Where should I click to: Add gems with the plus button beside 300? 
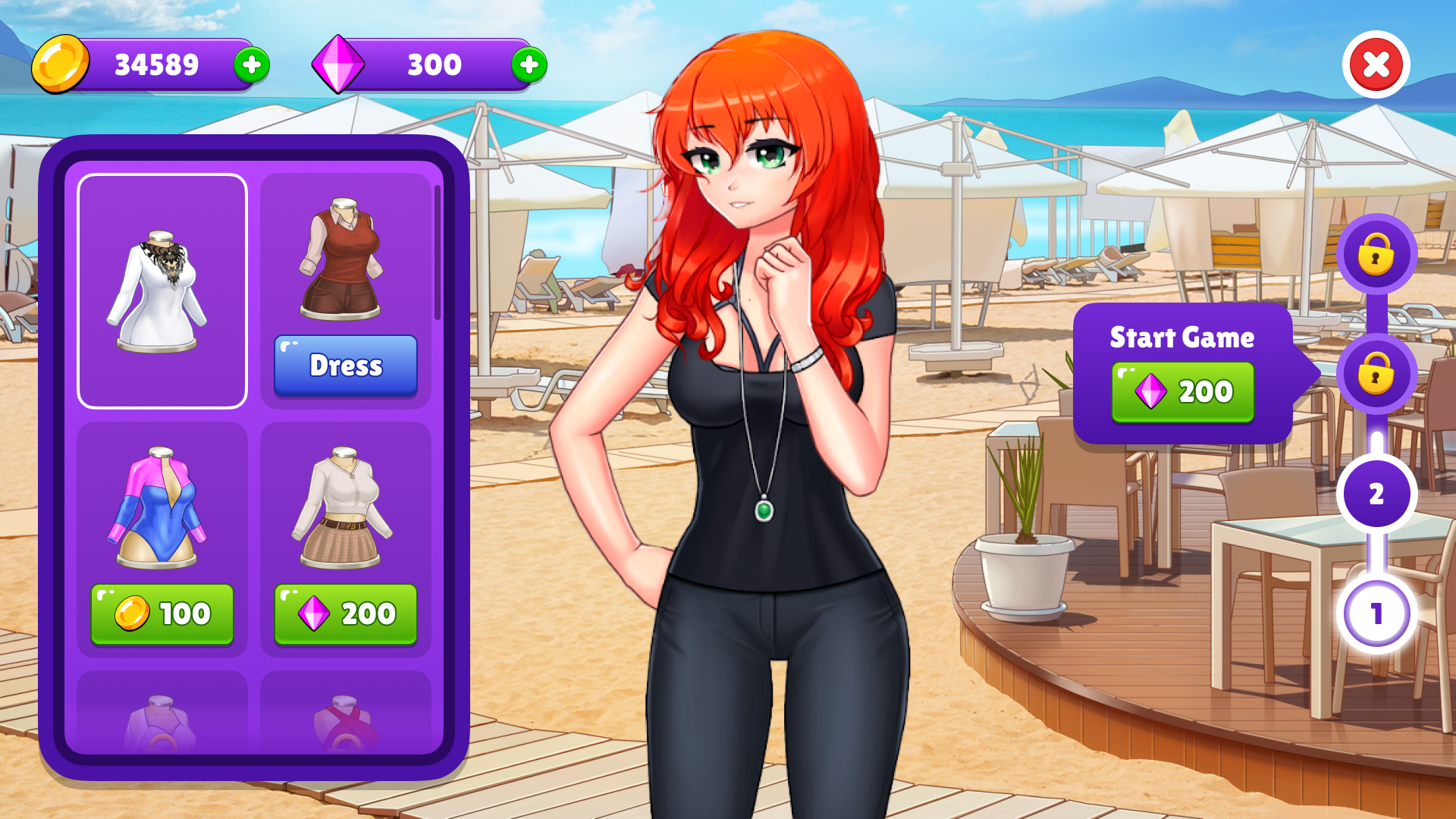pos(529,64)
